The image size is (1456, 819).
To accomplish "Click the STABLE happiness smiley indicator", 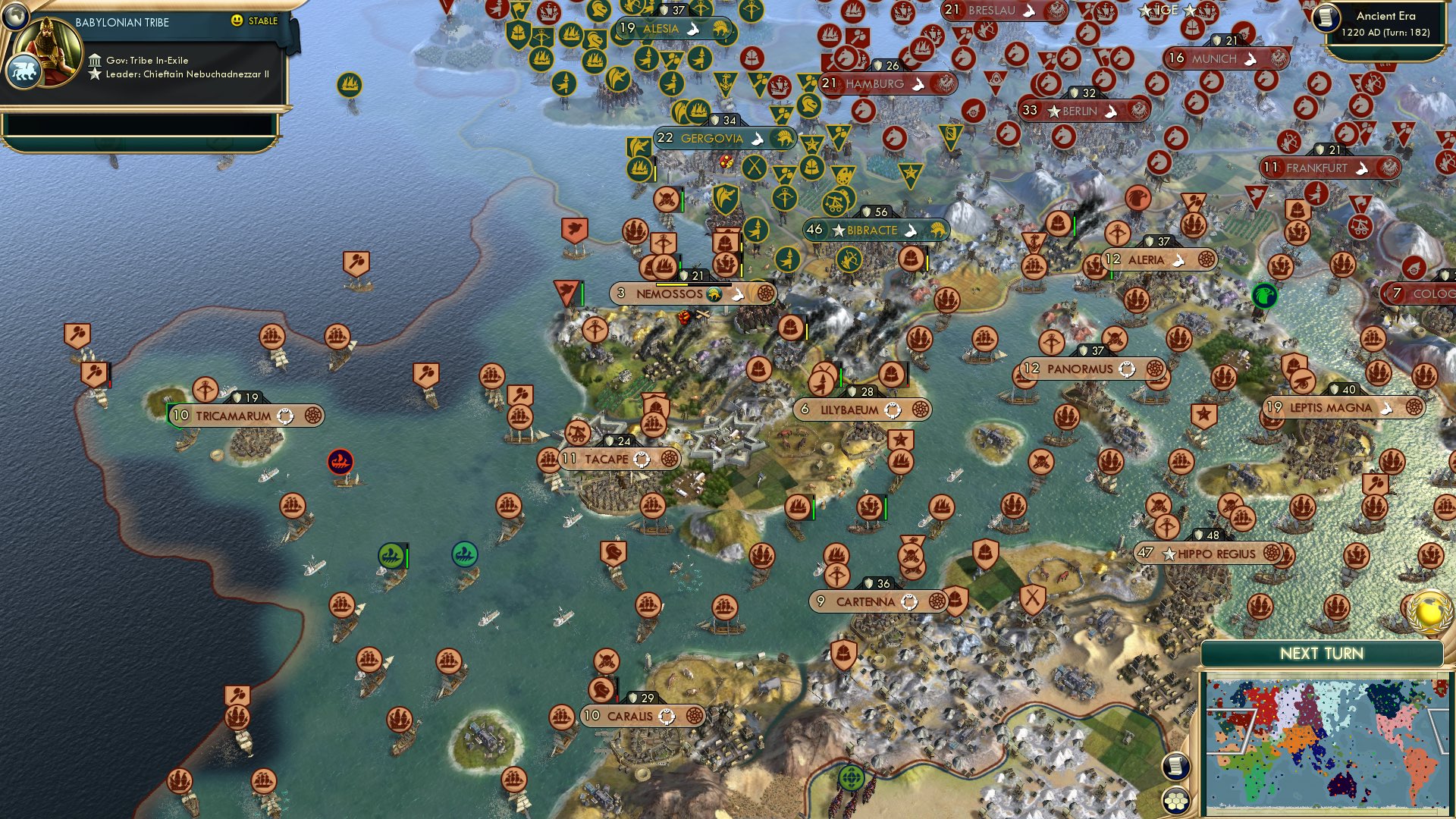I will (x=237, y=21).
